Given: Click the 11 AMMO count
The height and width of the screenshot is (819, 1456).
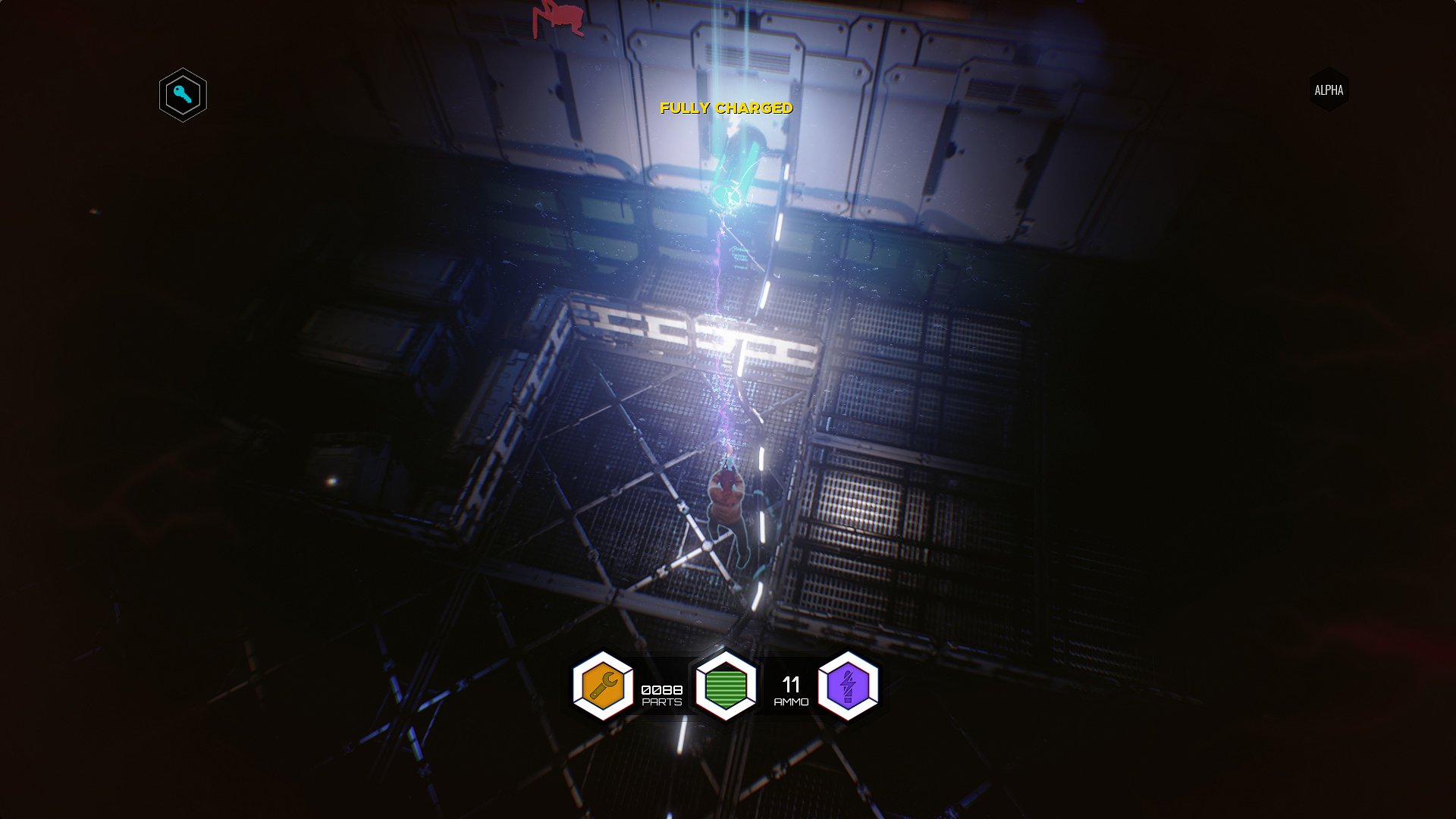Looking at the screenshot, I should tap(790, 685).
